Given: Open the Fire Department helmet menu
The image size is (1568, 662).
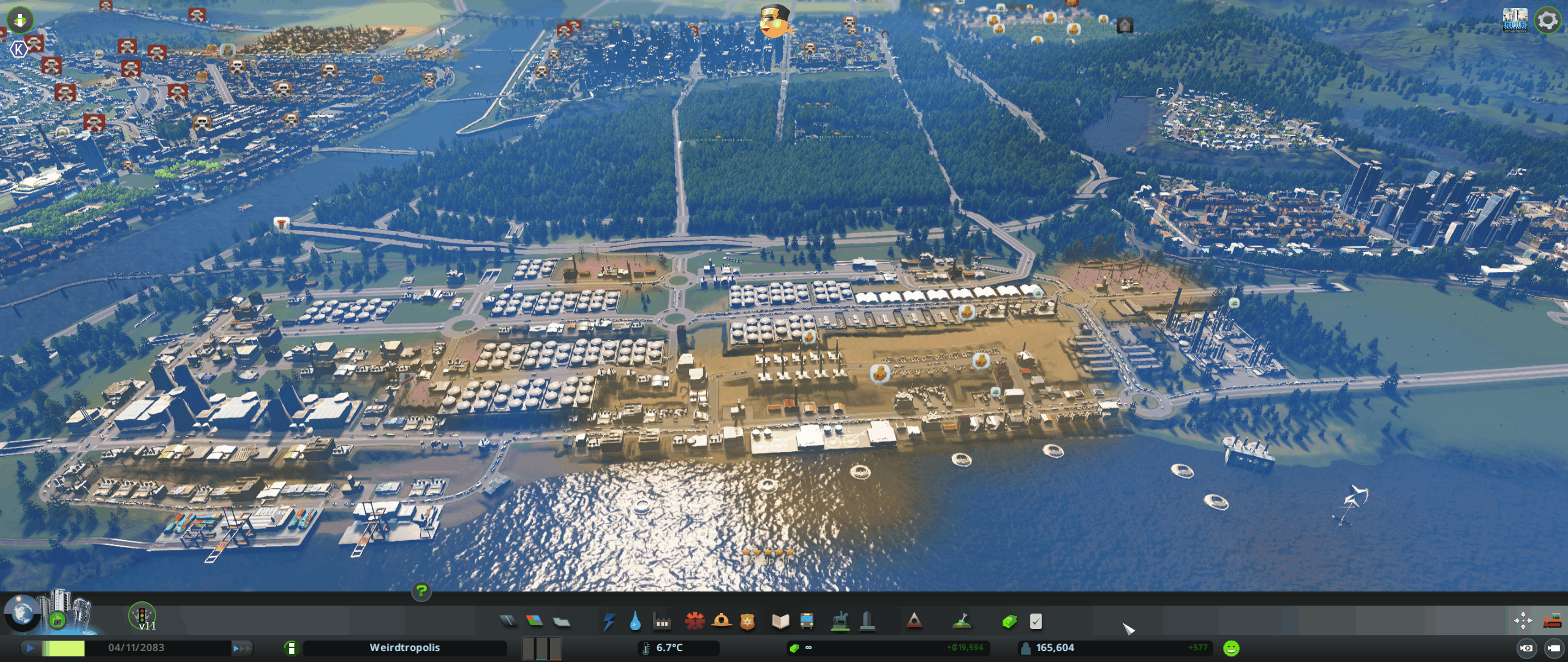Looking at the screenshot, I should click(x=722, y=621).
